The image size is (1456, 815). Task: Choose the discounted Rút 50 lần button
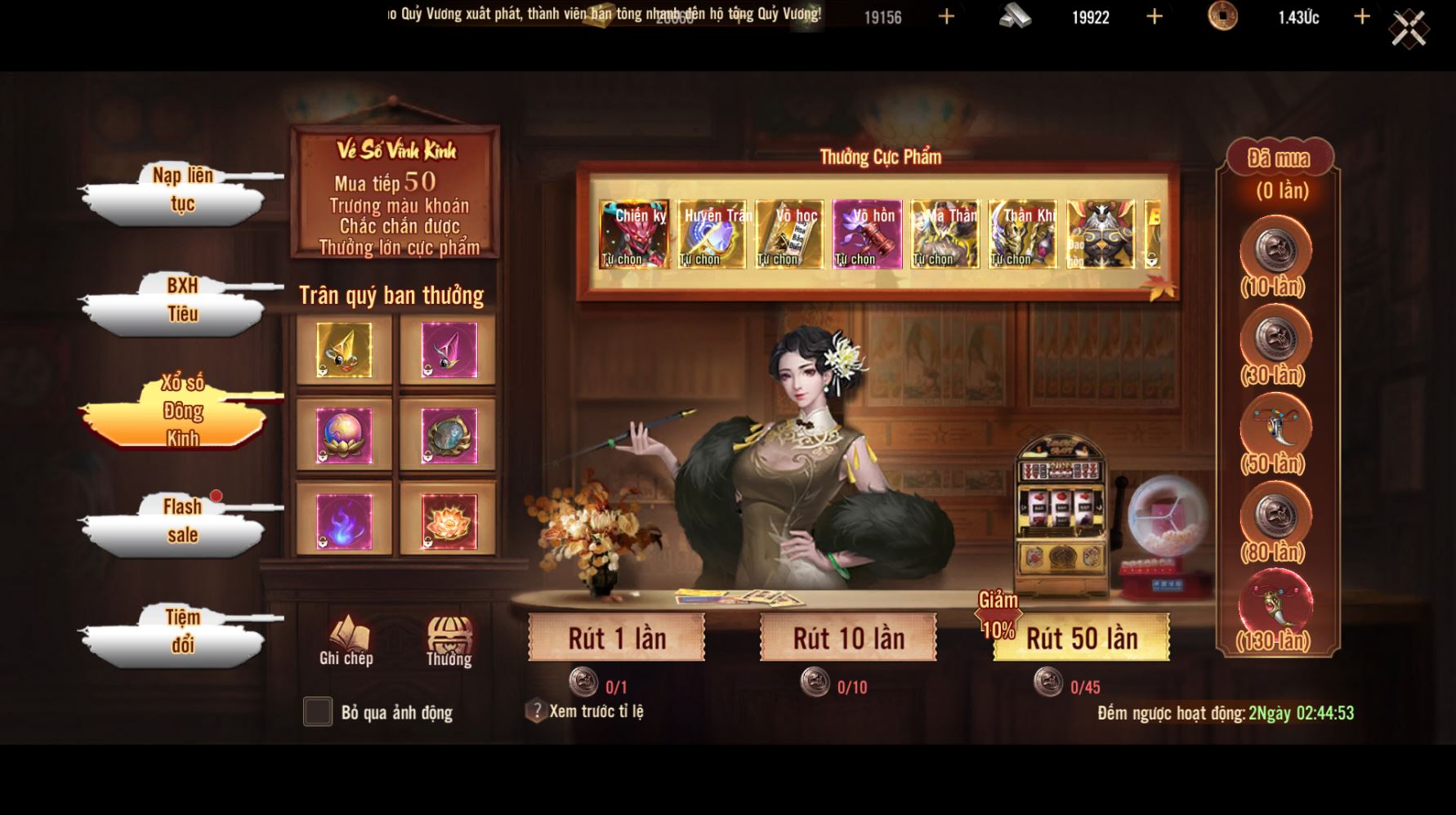coord(1081,638)
